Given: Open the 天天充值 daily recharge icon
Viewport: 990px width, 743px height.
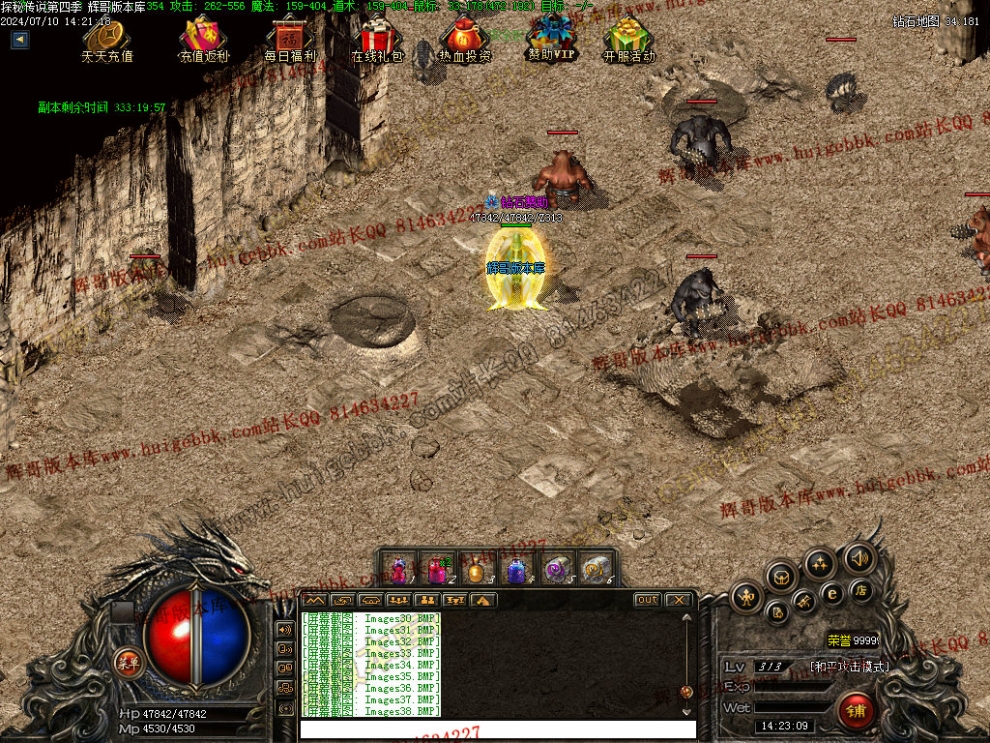Looking at the screenshot, I should pos(107,38).
